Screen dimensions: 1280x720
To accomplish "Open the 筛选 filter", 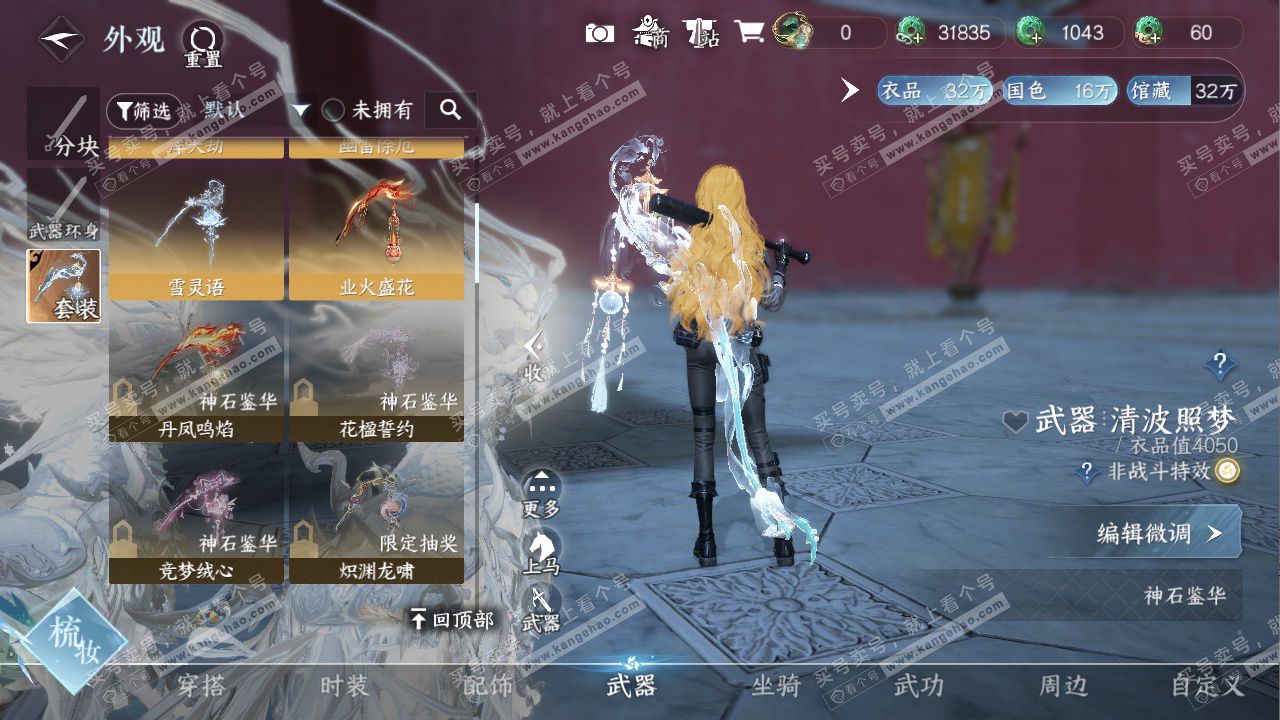I will point(139,110).
